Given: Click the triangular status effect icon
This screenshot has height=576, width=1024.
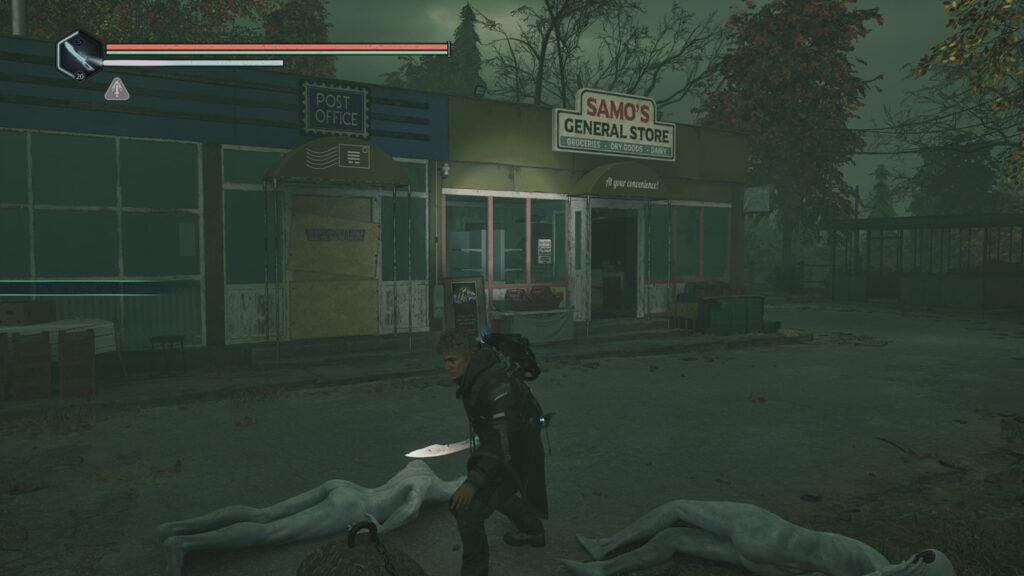Looking at the screenshot, I should pyautogui.click(x=116, y=89).
